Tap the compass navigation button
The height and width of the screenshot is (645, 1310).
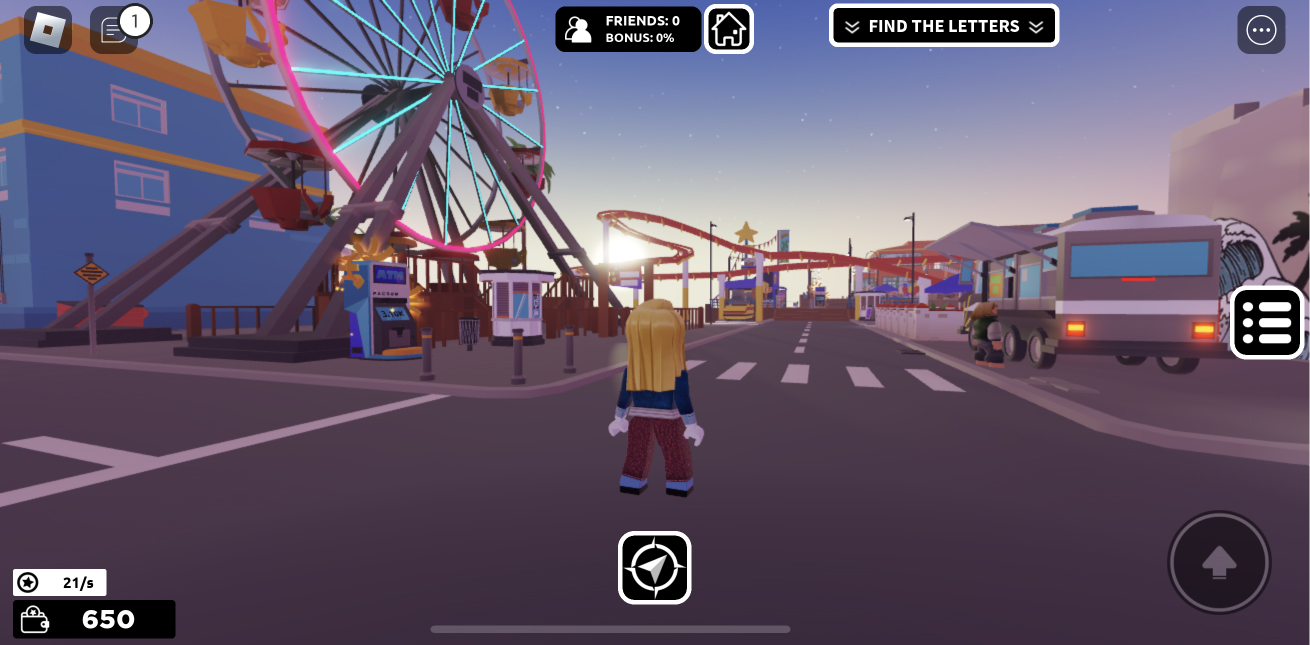tap(654, 568)
